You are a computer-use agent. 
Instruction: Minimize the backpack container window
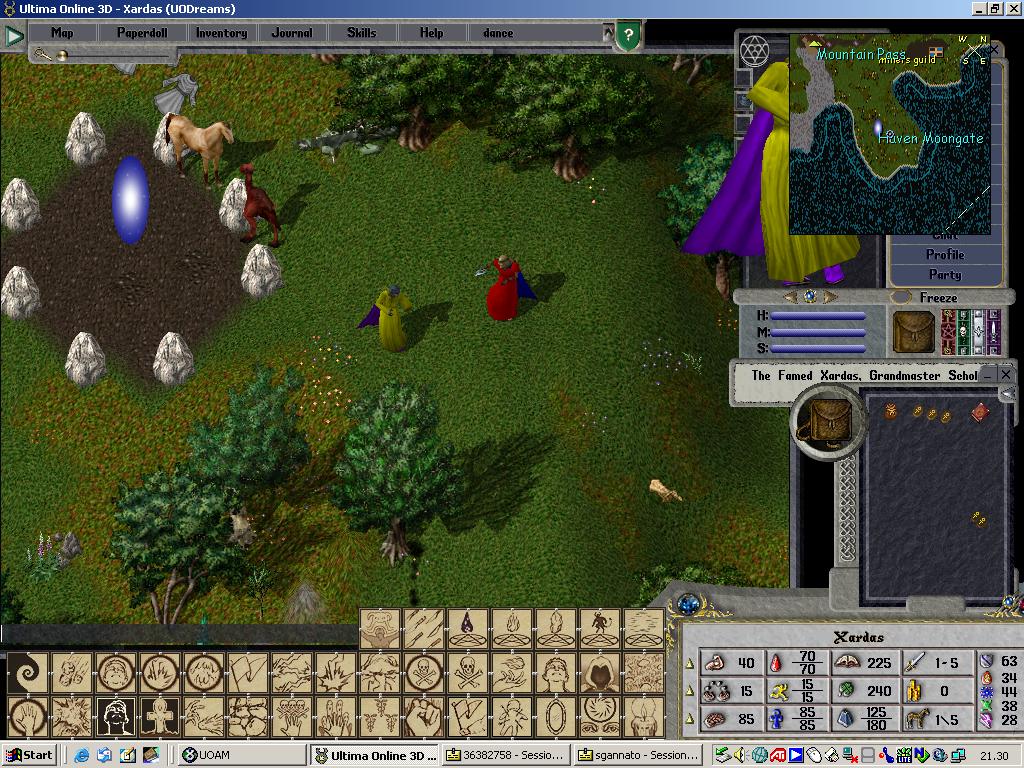point(988,374)
